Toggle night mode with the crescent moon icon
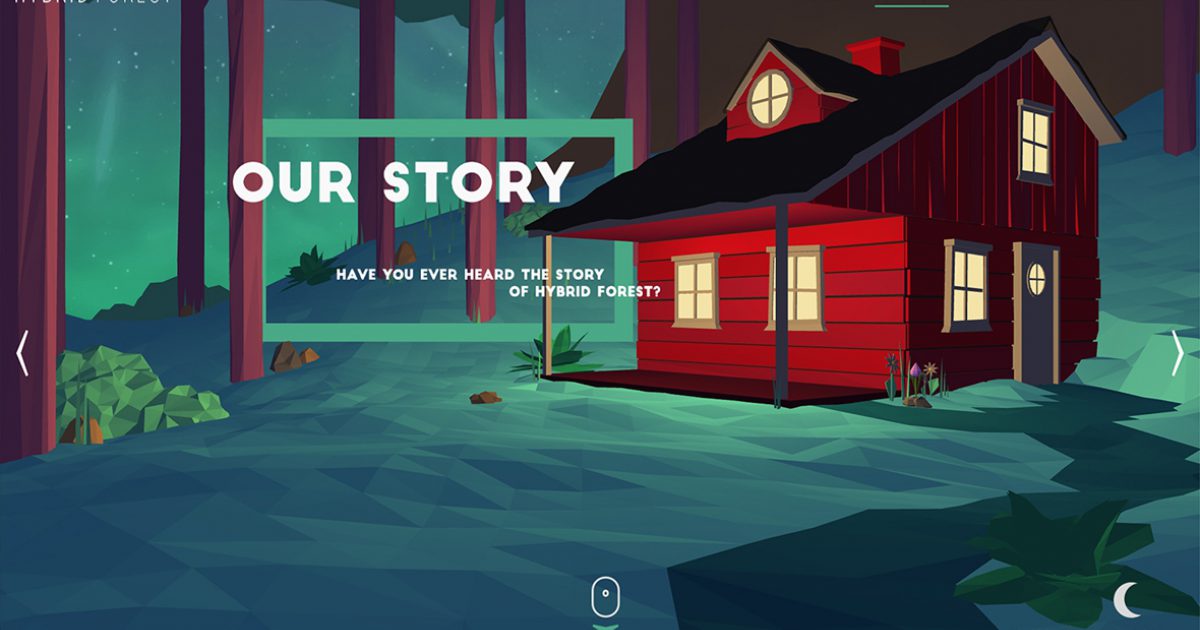The image size is (1200, 630). [x=1127, y=599]
